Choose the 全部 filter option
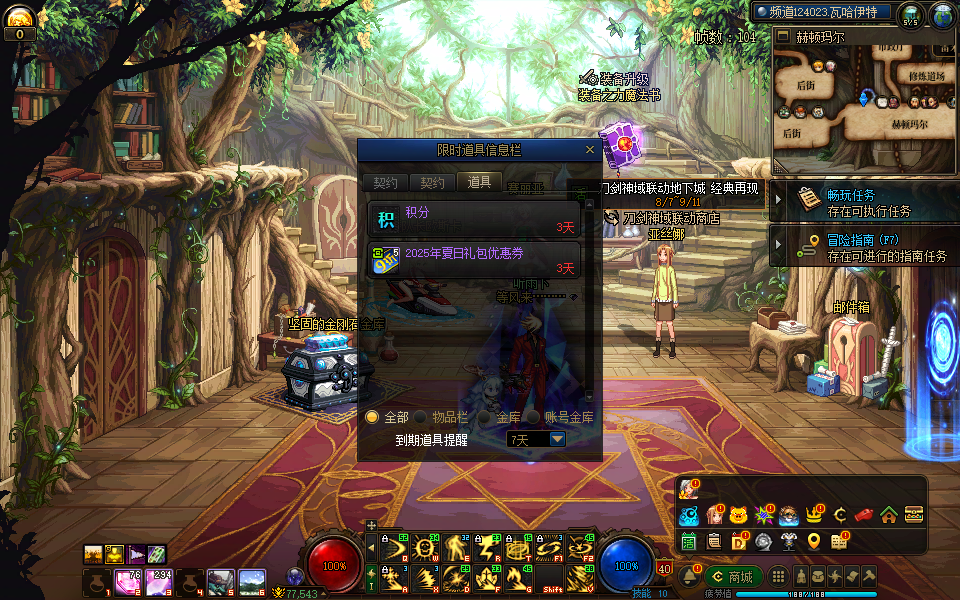 (x=372, y=417)
